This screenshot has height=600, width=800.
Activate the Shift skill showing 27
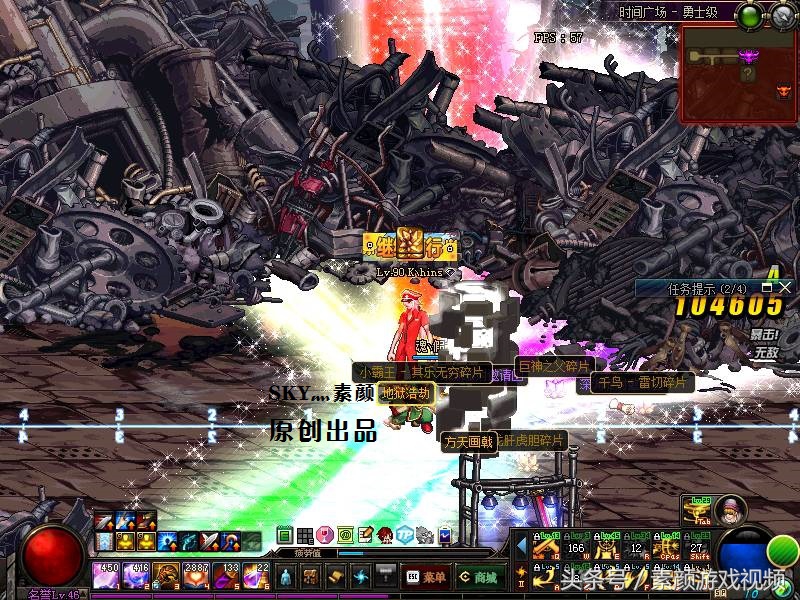tap(697, 548)
